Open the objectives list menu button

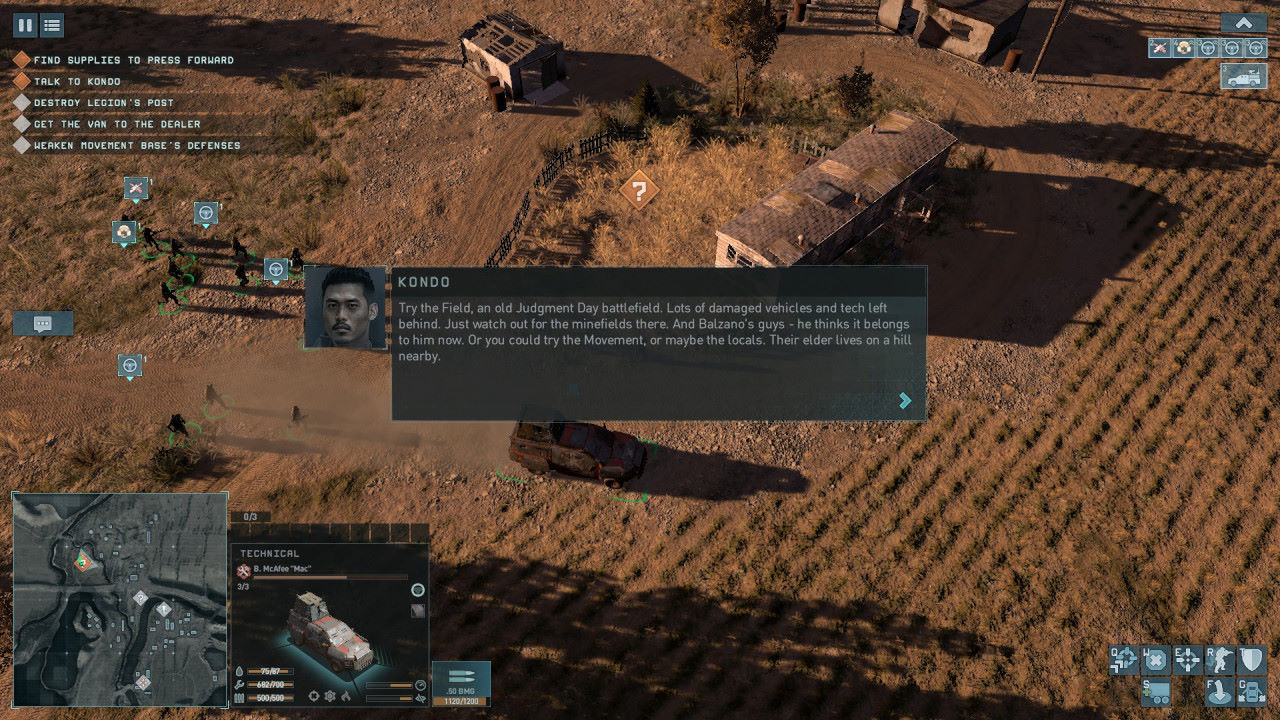click(52, 25)
